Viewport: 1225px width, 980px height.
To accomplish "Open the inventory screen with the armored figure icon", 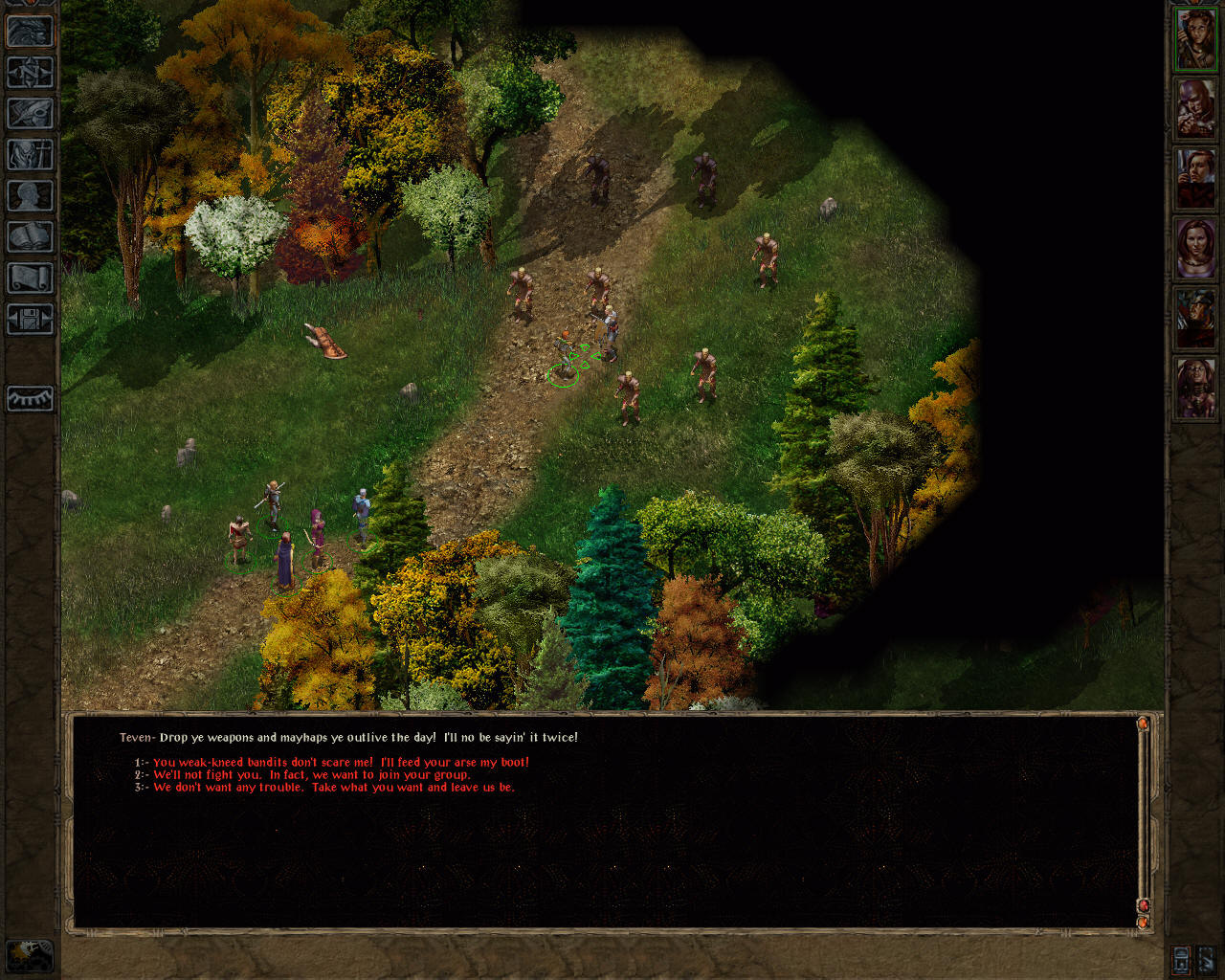I will [31, 155].
